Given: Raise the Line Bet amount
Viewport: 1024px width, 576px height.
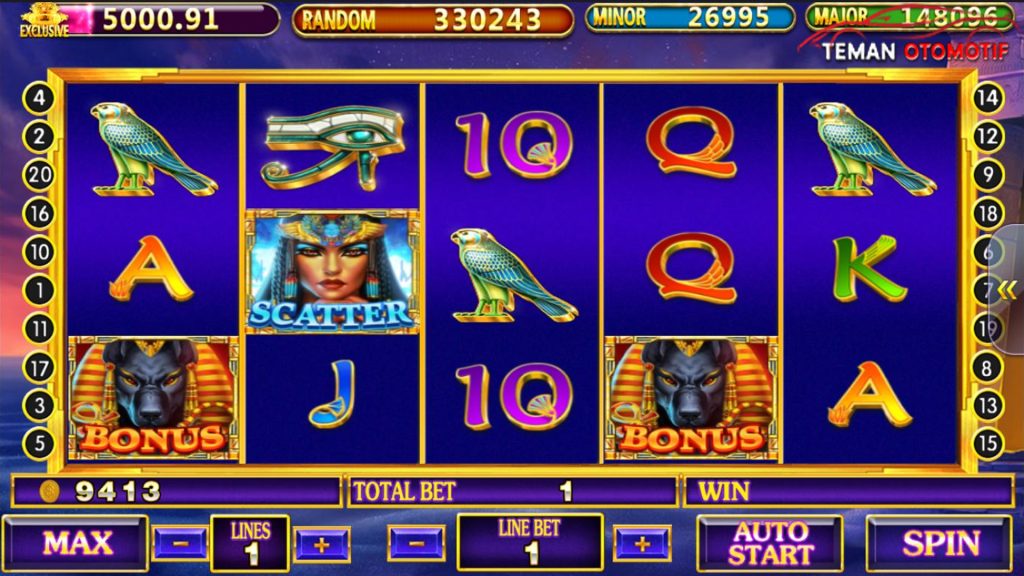Looking at the screenshot, I should point(641,543).
